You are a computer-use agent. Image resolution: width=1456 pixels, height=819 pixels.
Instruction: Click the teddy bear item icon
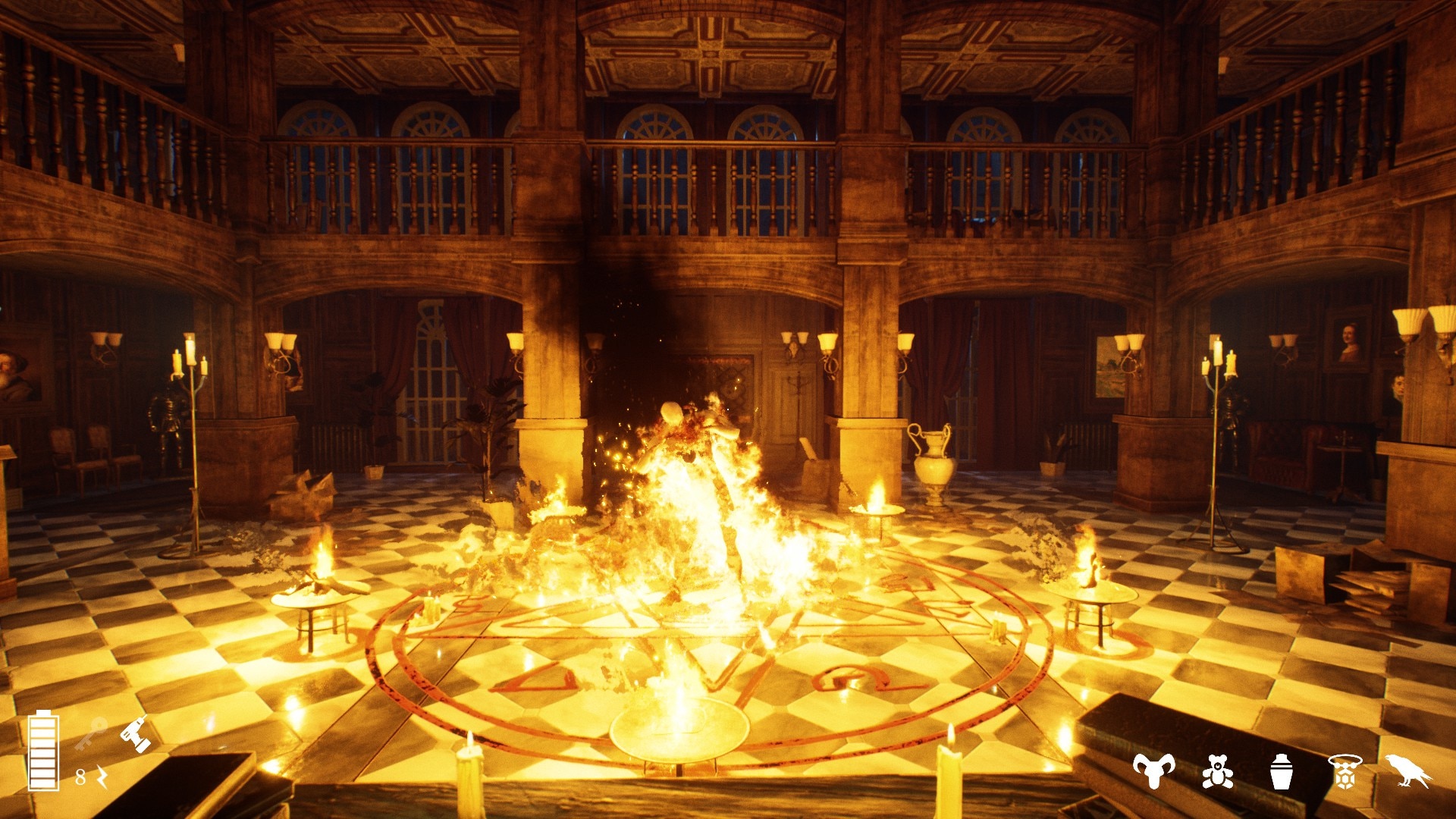point(1217,772)
